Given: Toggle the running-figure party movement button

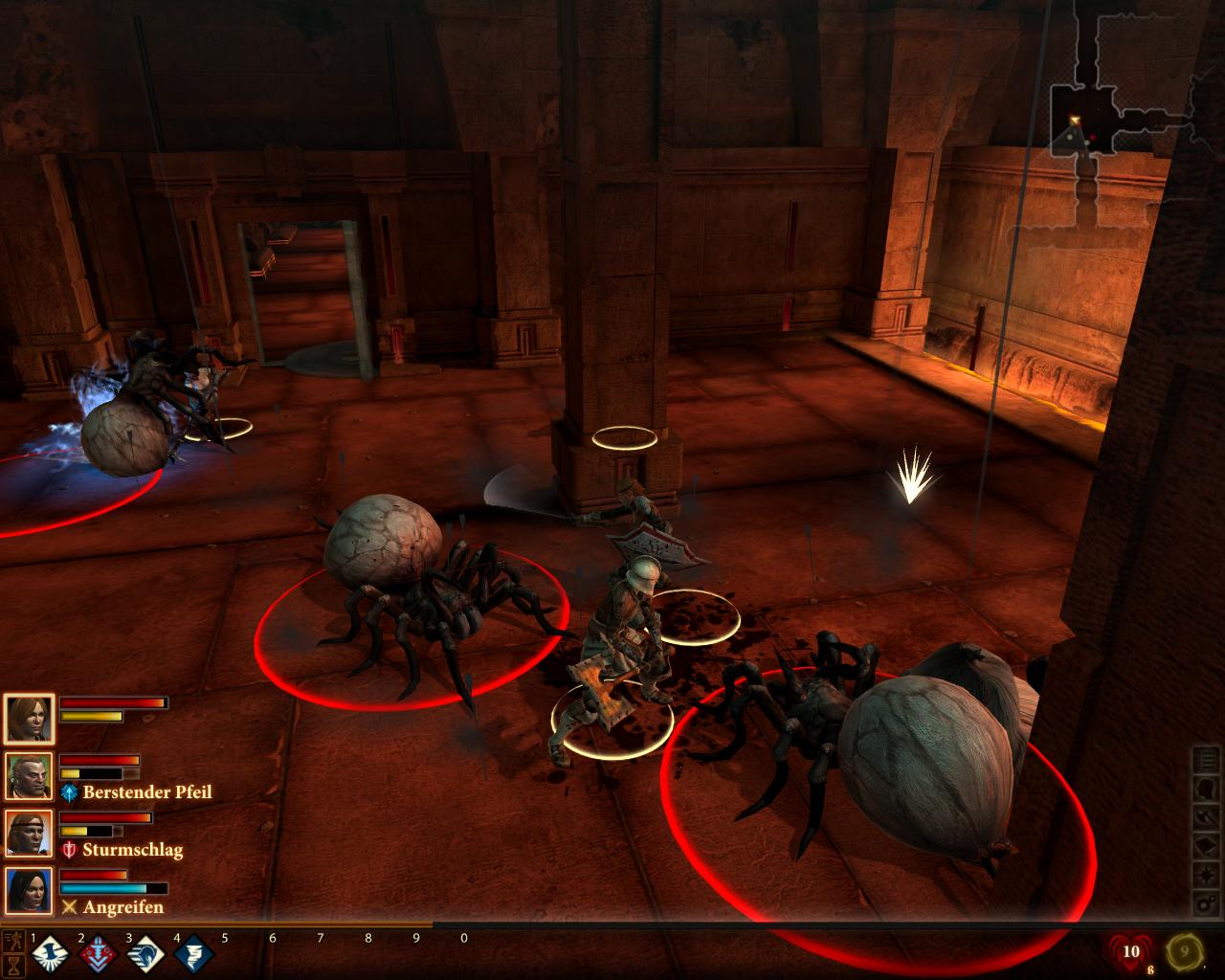Looking at the screenshot, I should point(13,940).
